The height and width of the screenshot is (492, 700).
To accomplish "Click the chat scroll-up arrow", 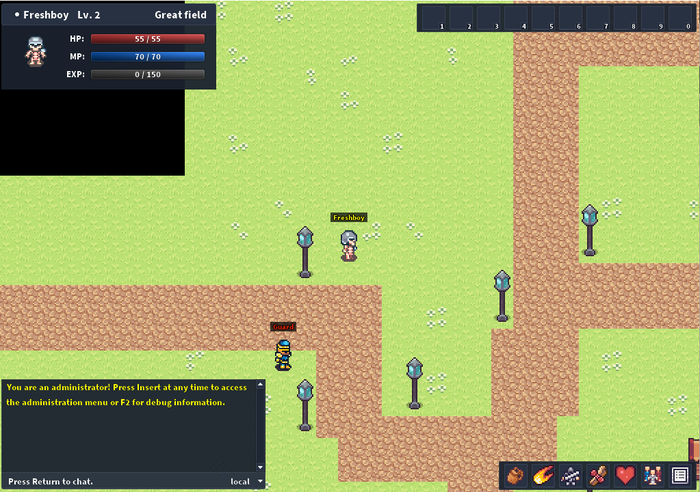I will coord(261,386).
